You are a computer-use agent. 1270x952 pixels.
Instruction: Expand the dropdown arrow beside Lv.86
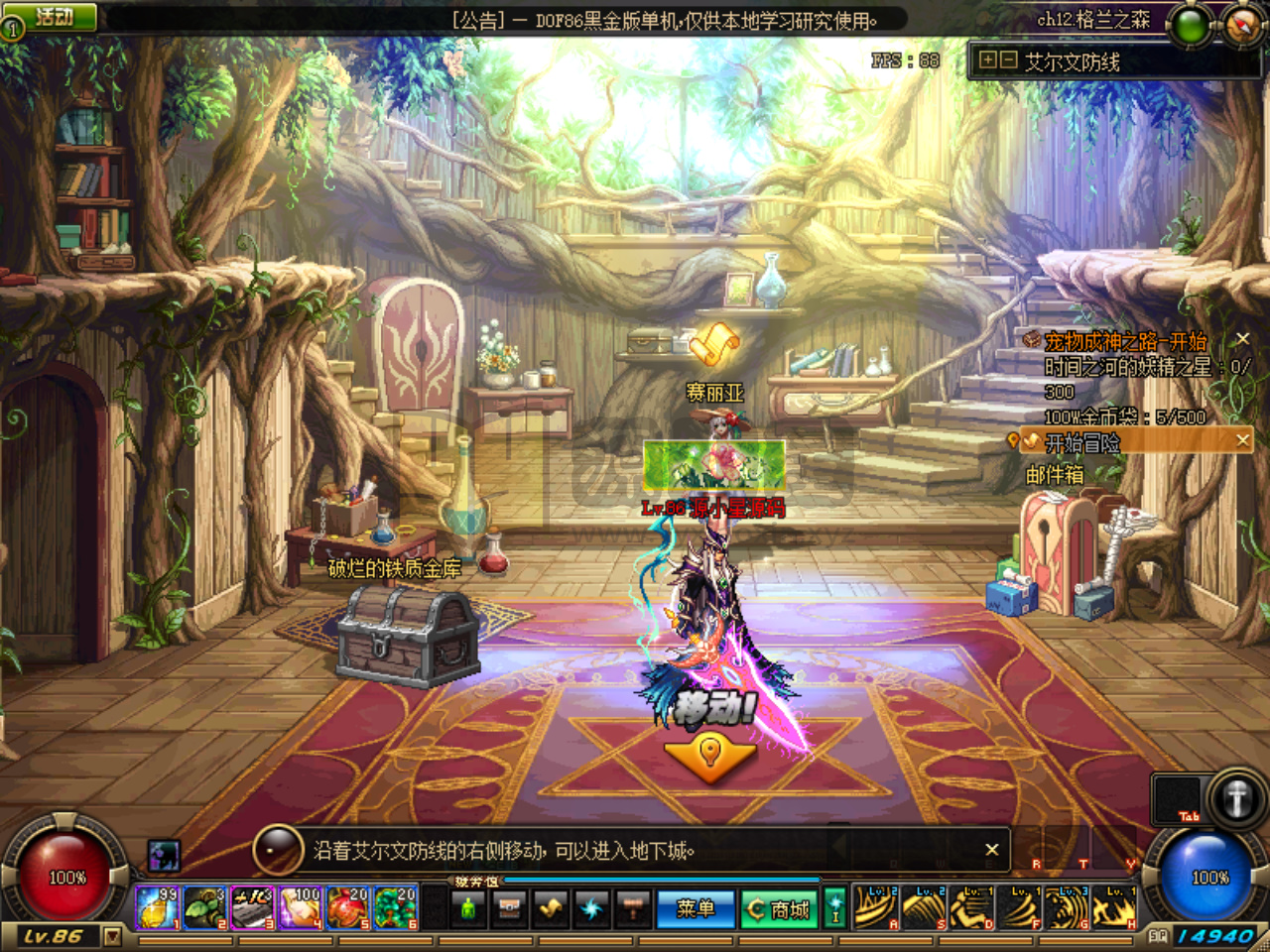pyautogui.click(x=112, y=936)
